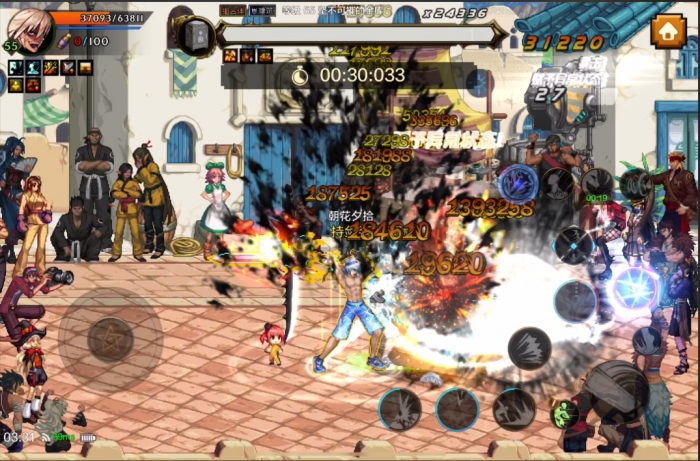Use the virtual joystick star pad

coord(109,339)
